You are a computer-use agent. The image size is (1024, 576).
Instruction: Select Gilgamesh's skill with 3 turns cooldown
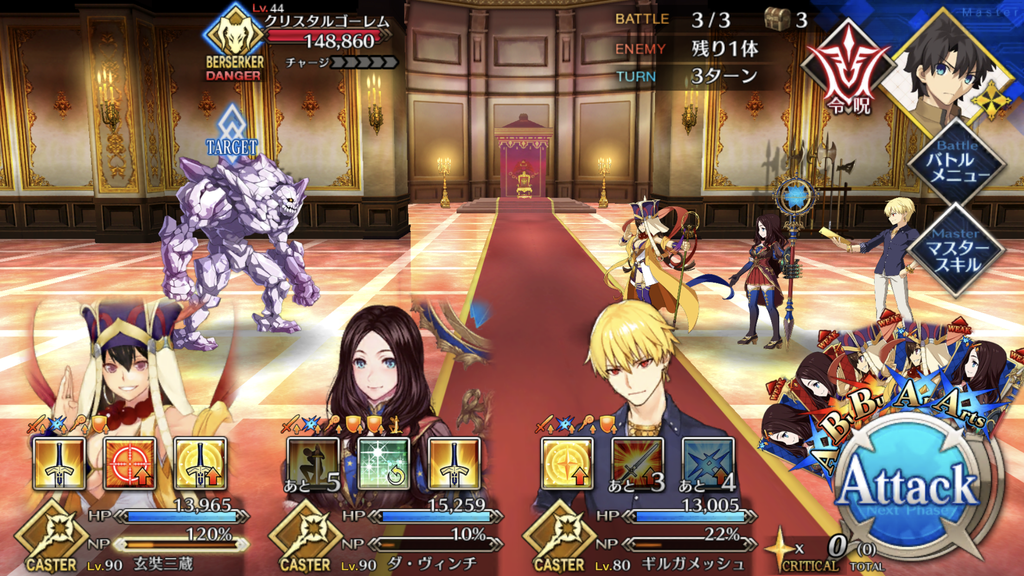638,463
